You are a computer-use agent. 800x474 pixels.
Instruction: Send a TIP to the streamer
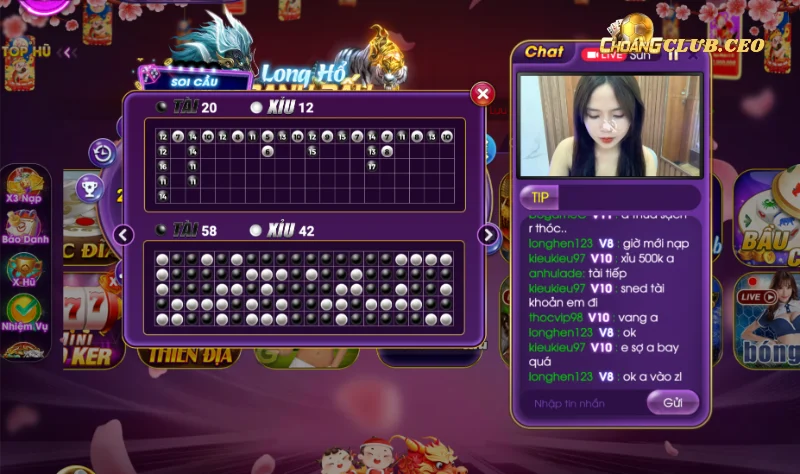tap(540, 197)
